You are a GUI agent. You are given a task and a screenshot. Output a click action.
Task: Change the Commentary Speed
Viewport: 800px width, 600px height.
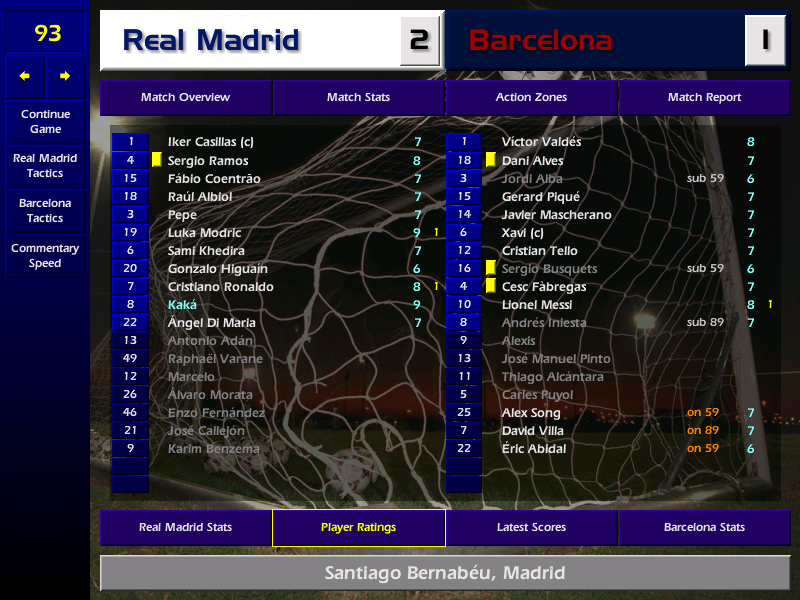(45, 256)
